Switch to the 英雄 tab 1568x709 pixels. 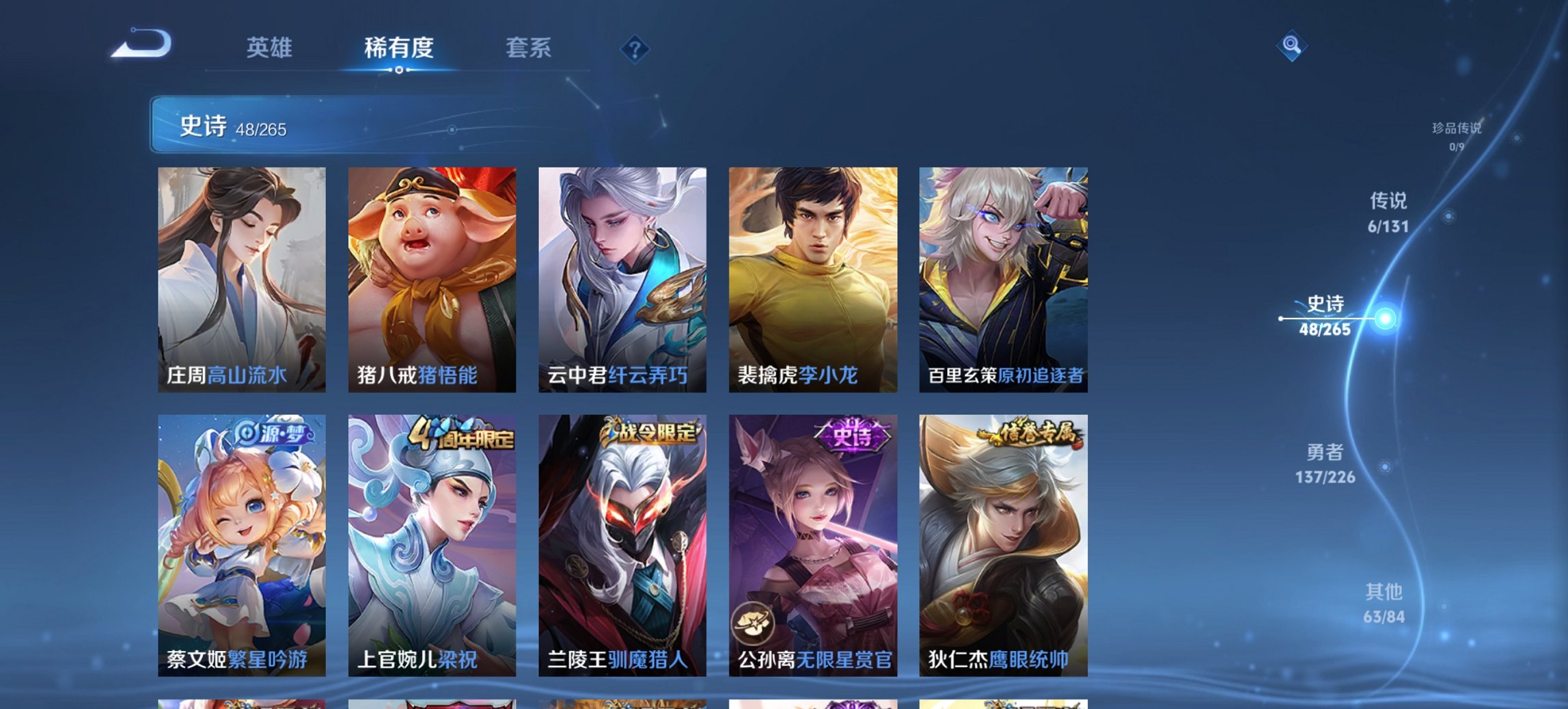[271, 49]
